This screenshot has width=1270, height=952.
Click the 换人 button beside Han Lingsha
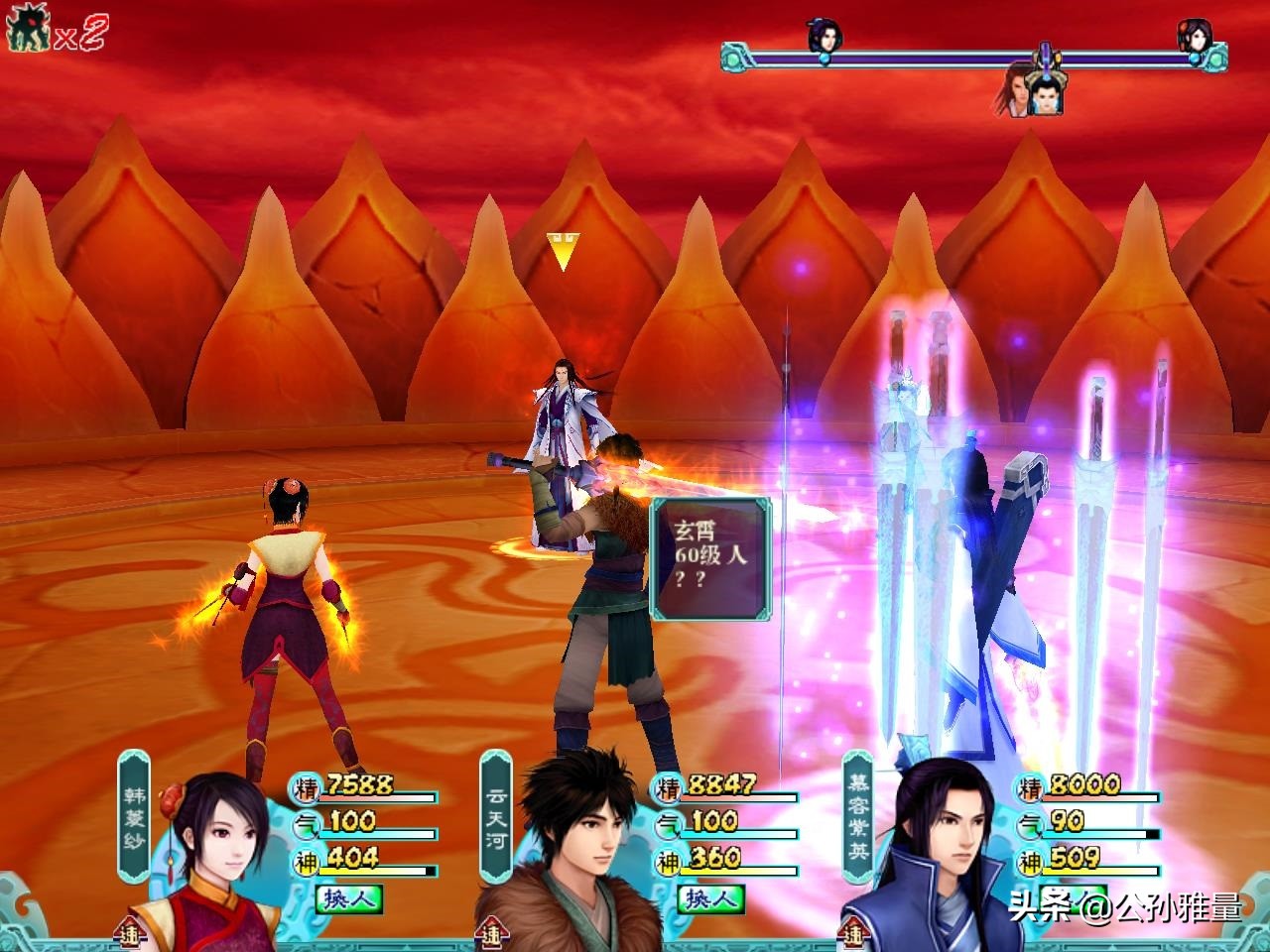[348, 898]
